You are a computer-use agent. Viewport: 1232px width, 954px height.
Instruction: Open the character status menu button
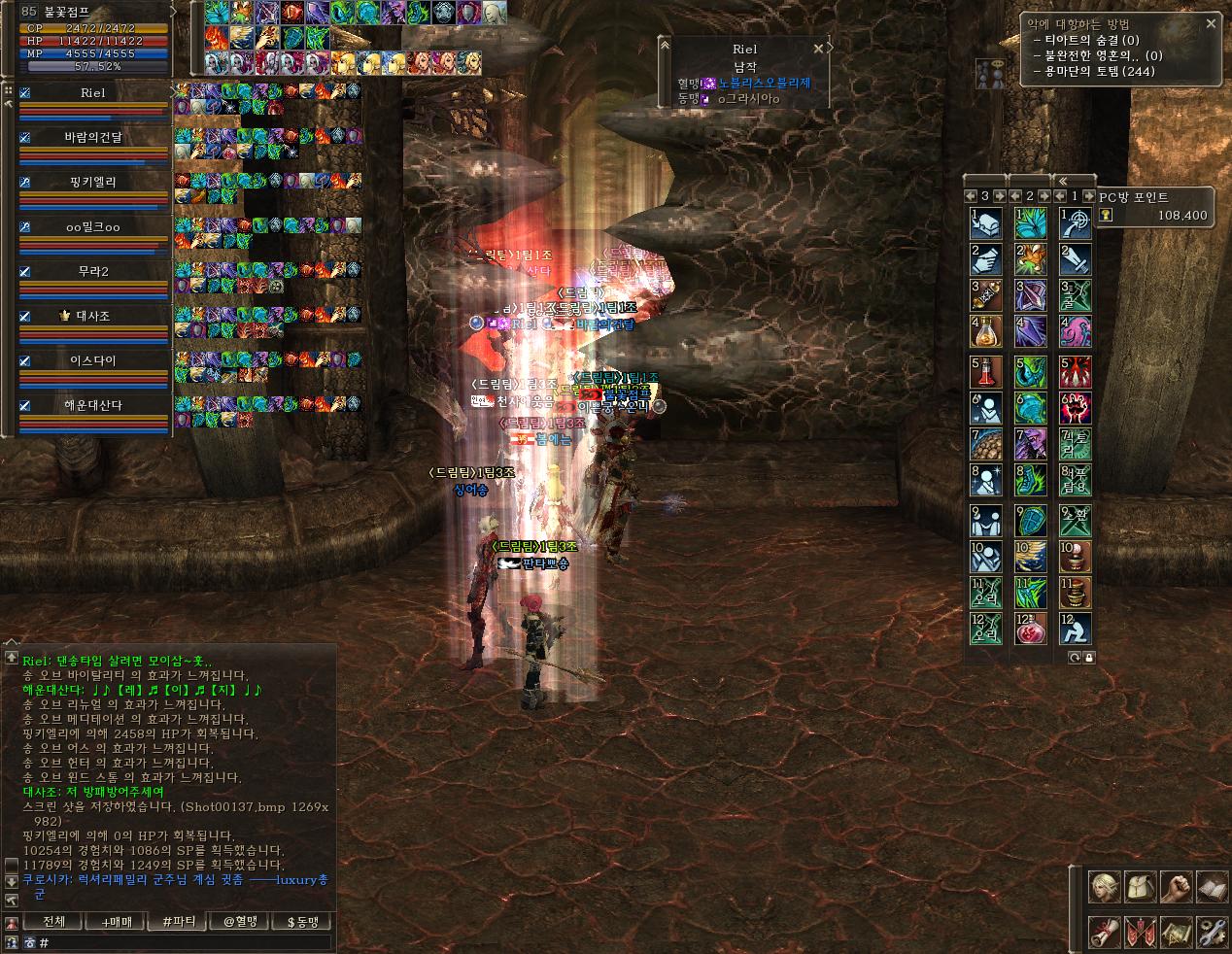coord(1104,887)
